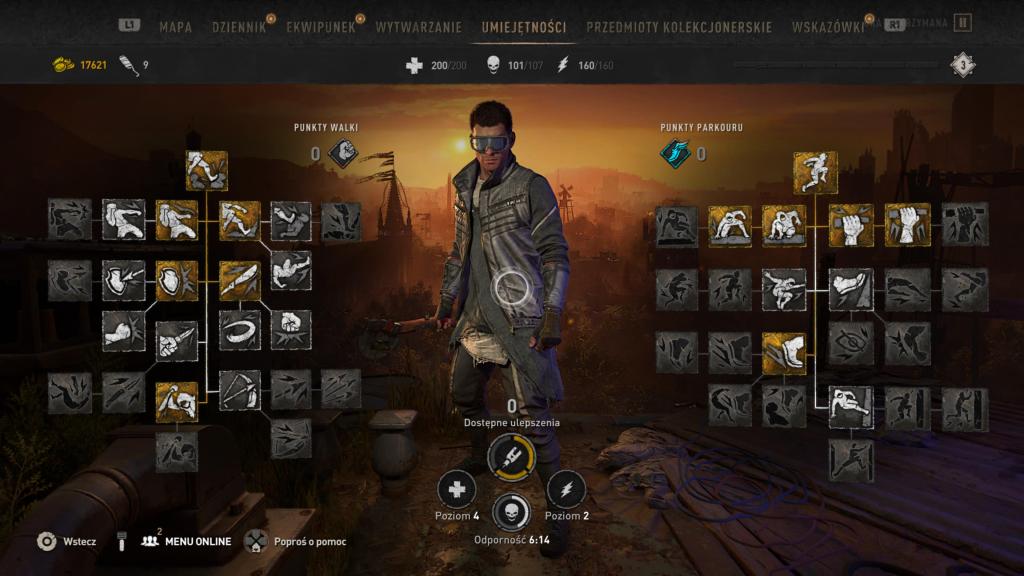The image size is (1024, 576).
Task: Select the immunity skull icon
Action: tap(511, 512)
